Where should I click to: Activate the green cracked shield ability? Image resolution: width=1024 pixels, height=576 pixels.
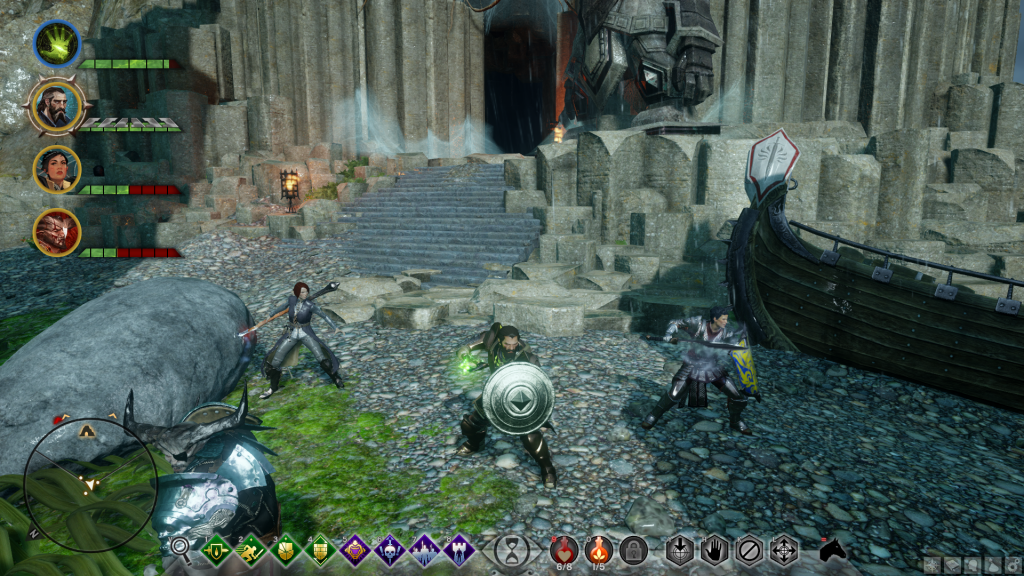point(286,548)
